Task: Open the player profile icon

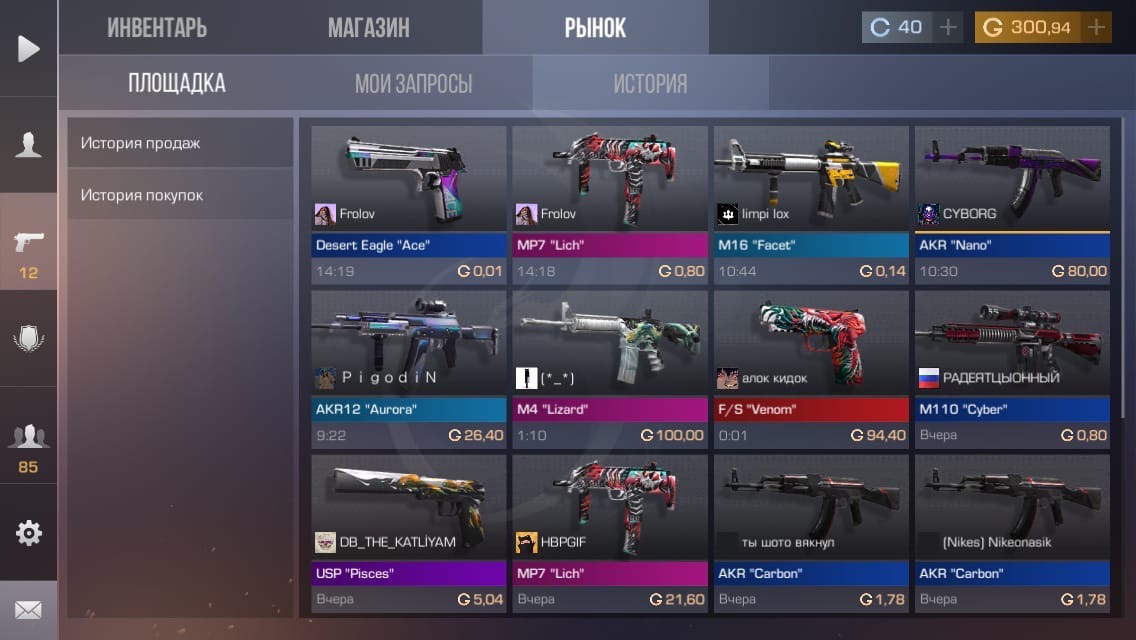Action: click(29, 145)
